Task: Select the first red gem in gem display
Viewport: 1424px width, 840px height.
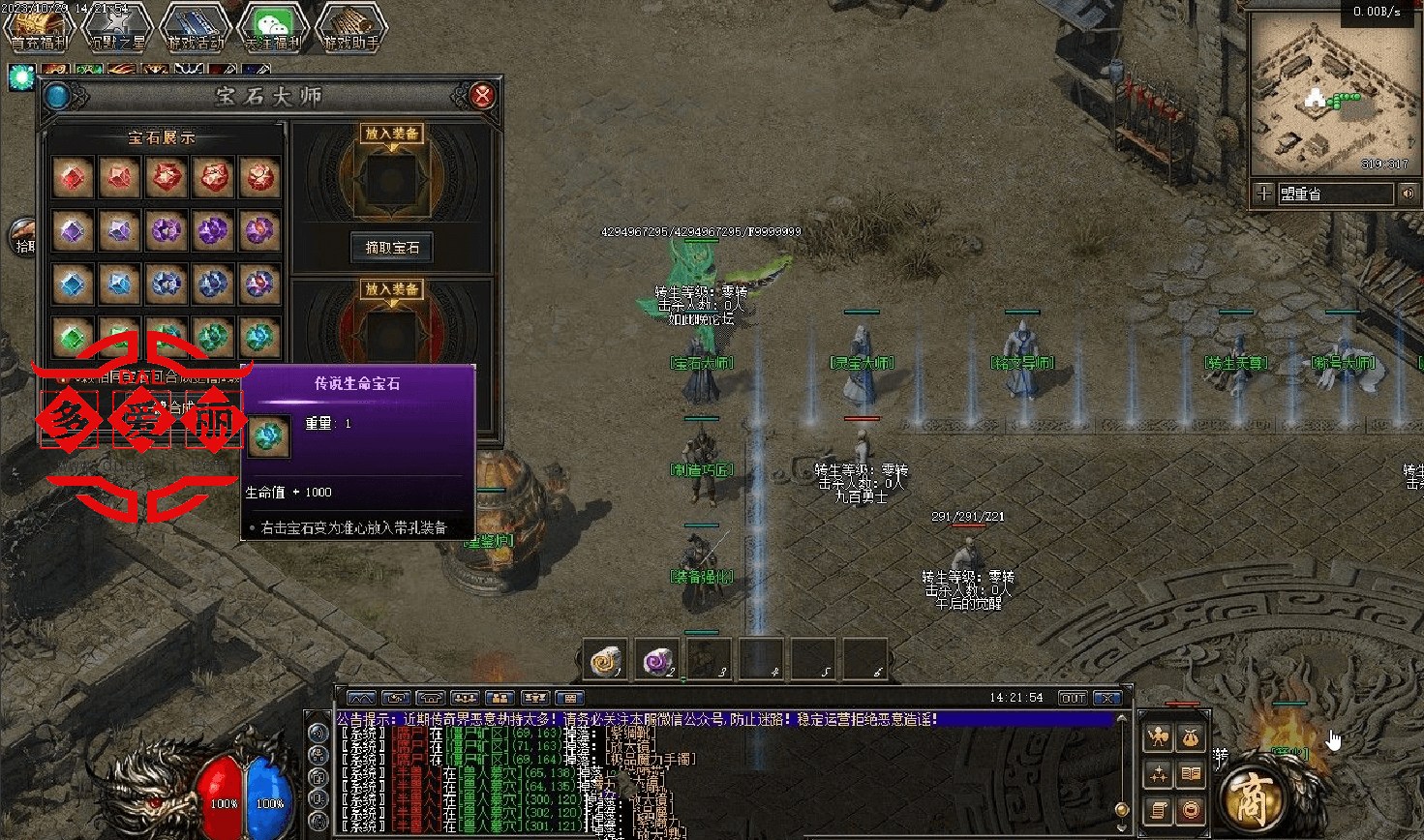Action: [x=73, y=178]
